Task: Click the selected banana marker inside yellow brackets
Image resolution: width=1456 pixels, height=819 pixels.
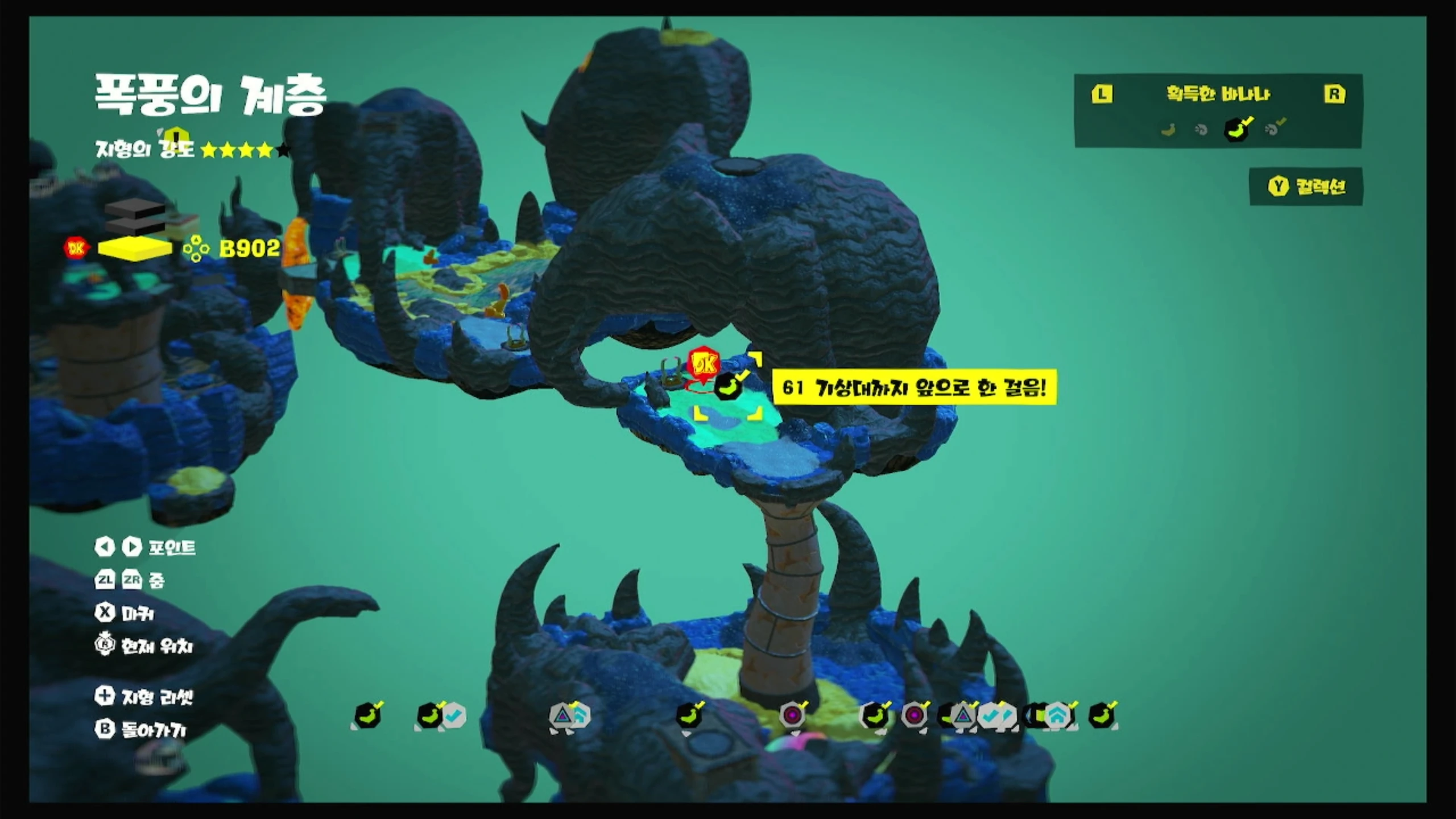Action: (x=728, y=387)
